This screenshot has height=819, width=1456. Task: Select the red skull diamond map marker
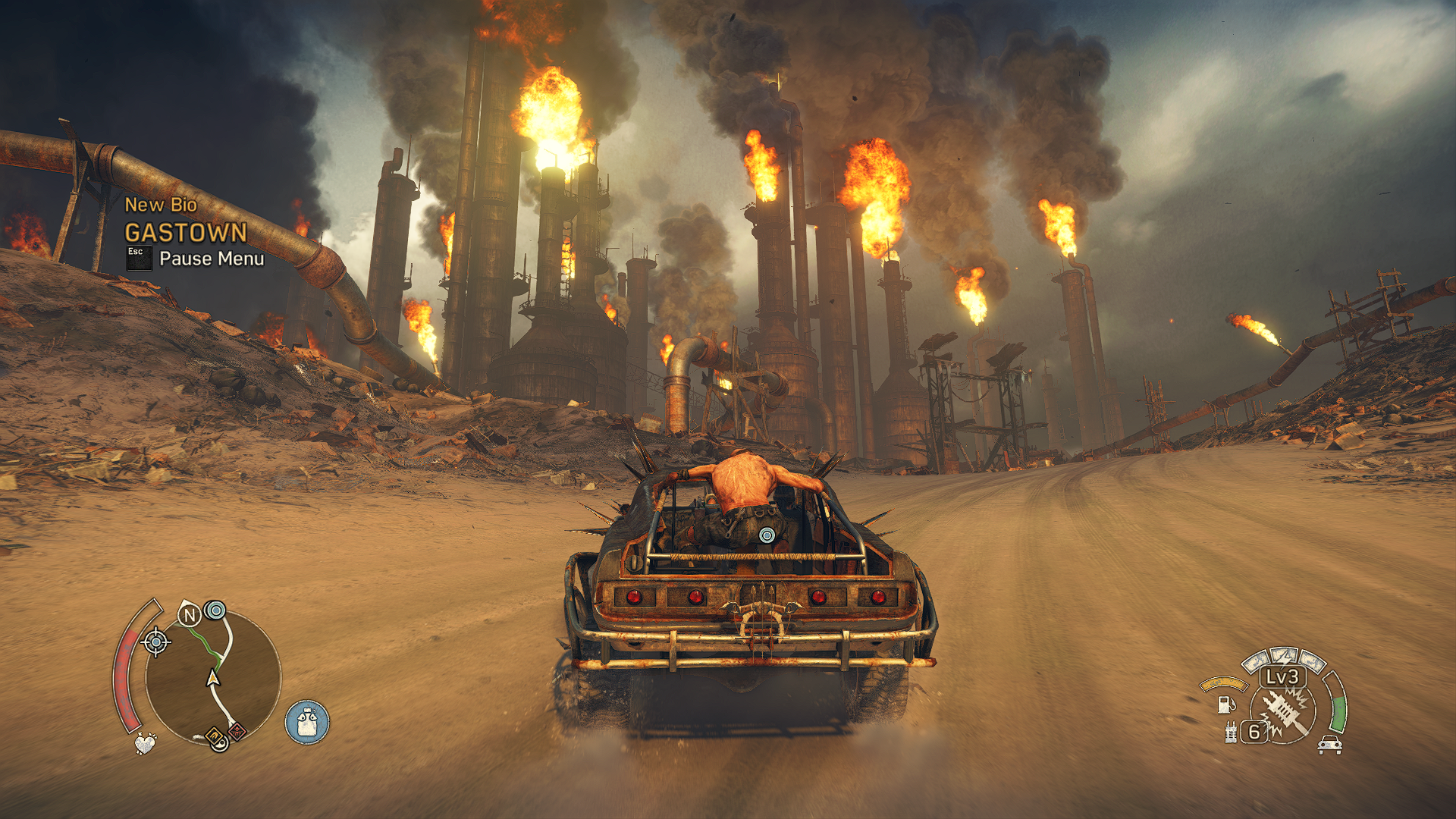237,732
